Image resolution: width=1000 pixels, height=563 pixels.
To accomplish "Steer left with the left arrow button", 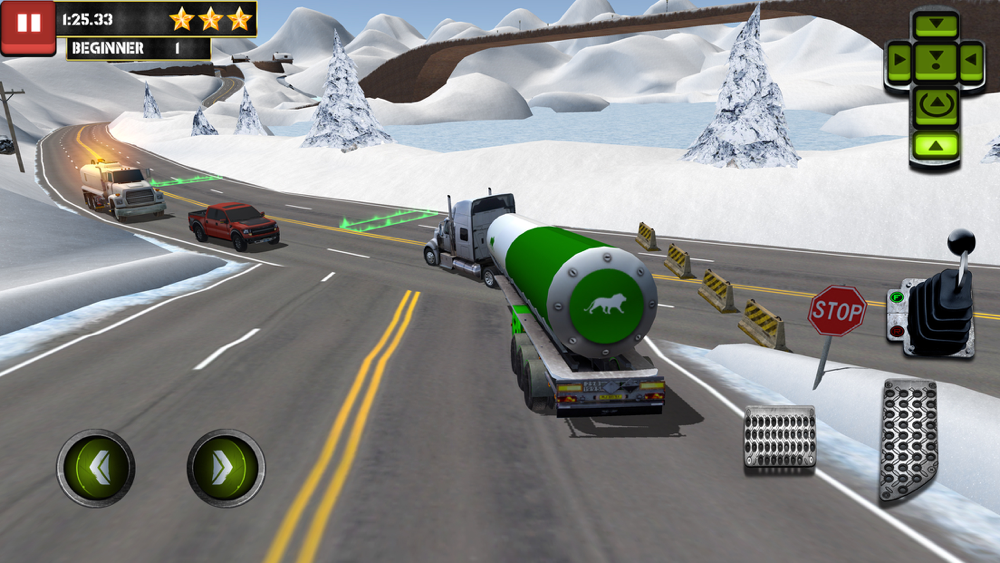I will coord(96,468).
